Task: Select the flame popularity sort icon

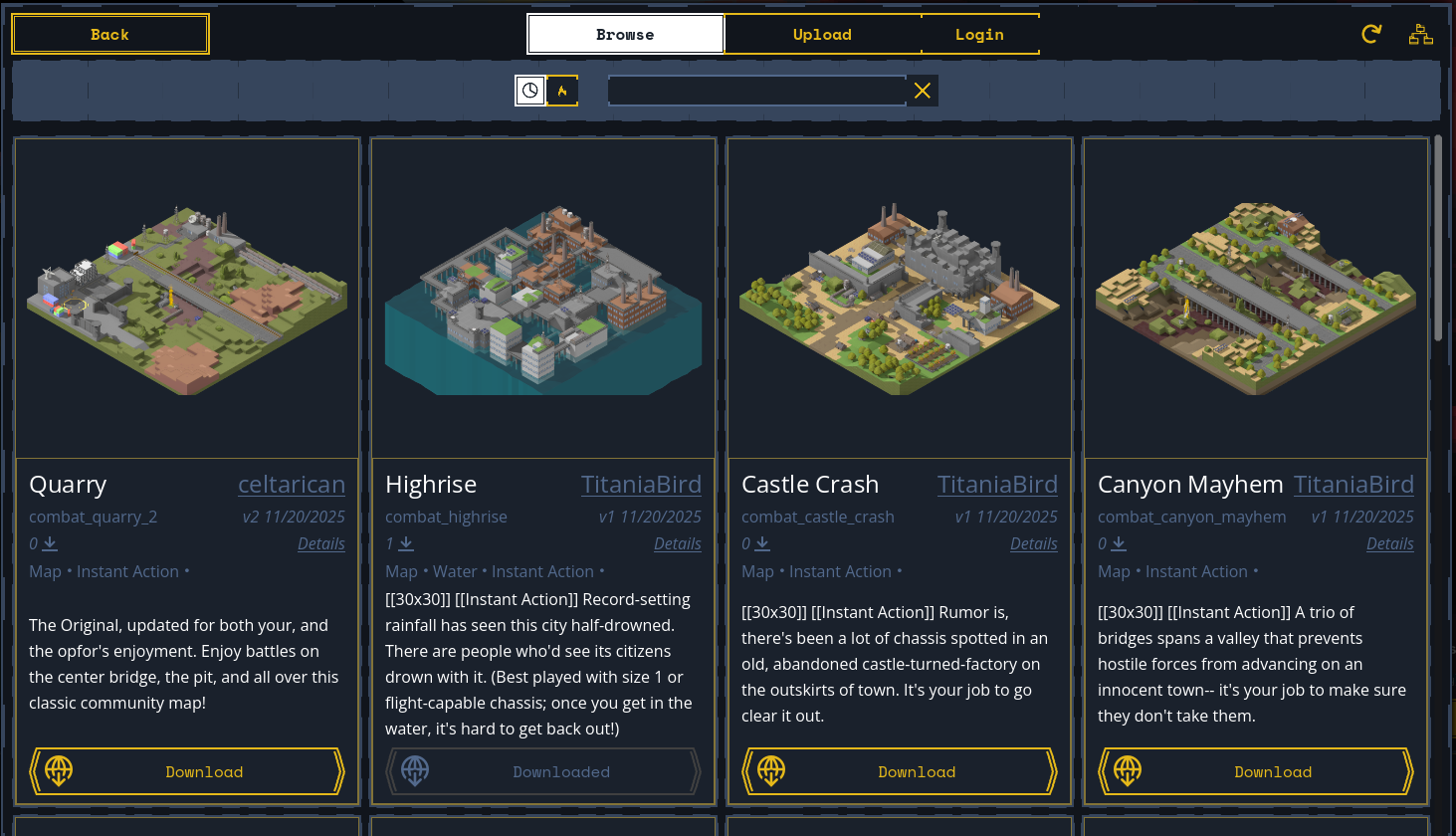Action: point(562,91)
